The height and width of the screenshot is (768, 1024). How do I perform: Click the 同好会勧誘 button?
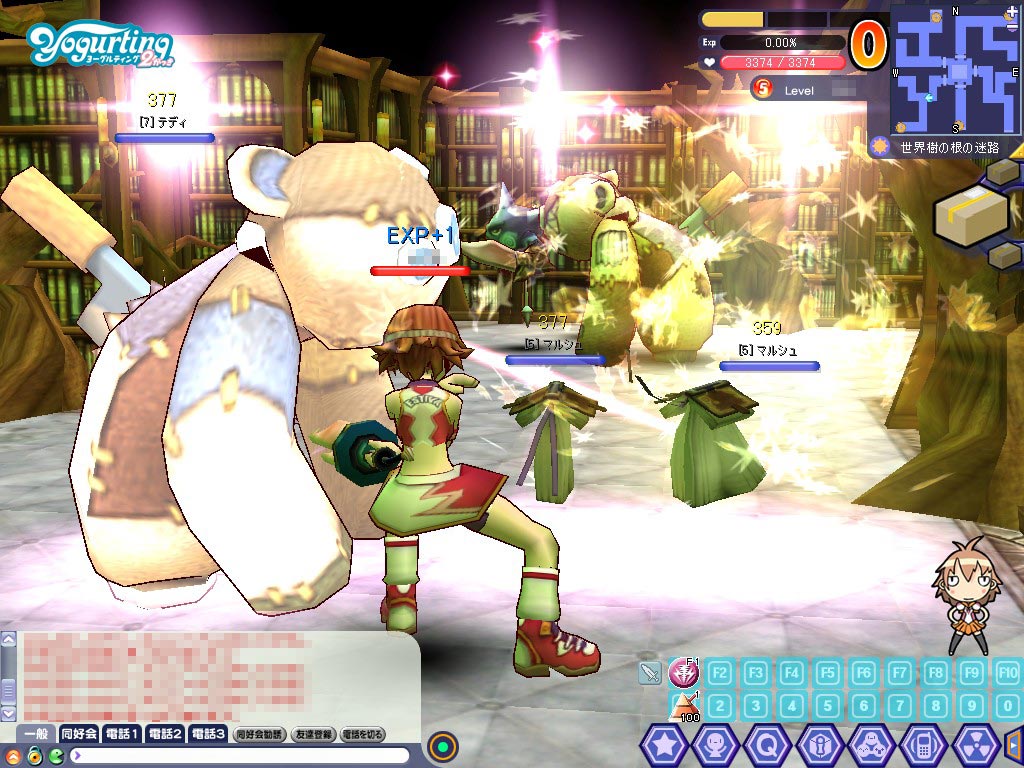260,734
